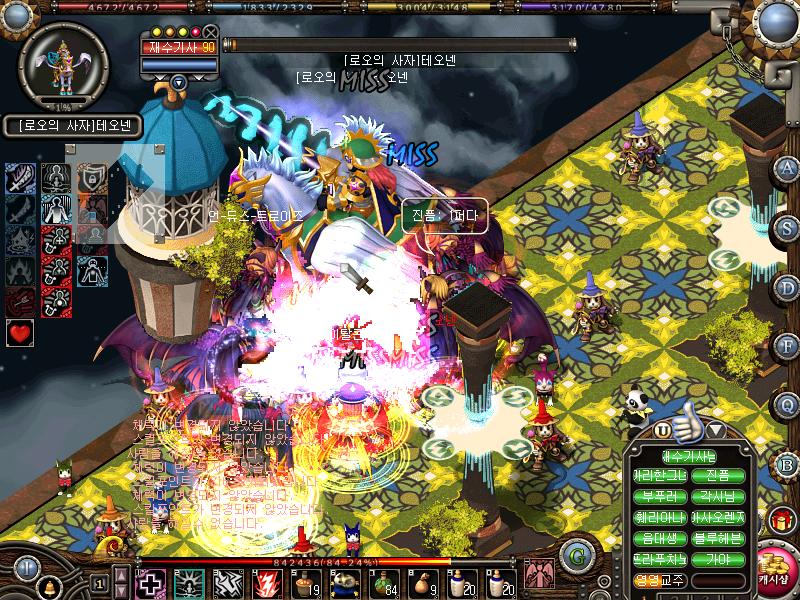Click the red gift box icon
This screenshot has width=800, height=600.
point(780,520)
